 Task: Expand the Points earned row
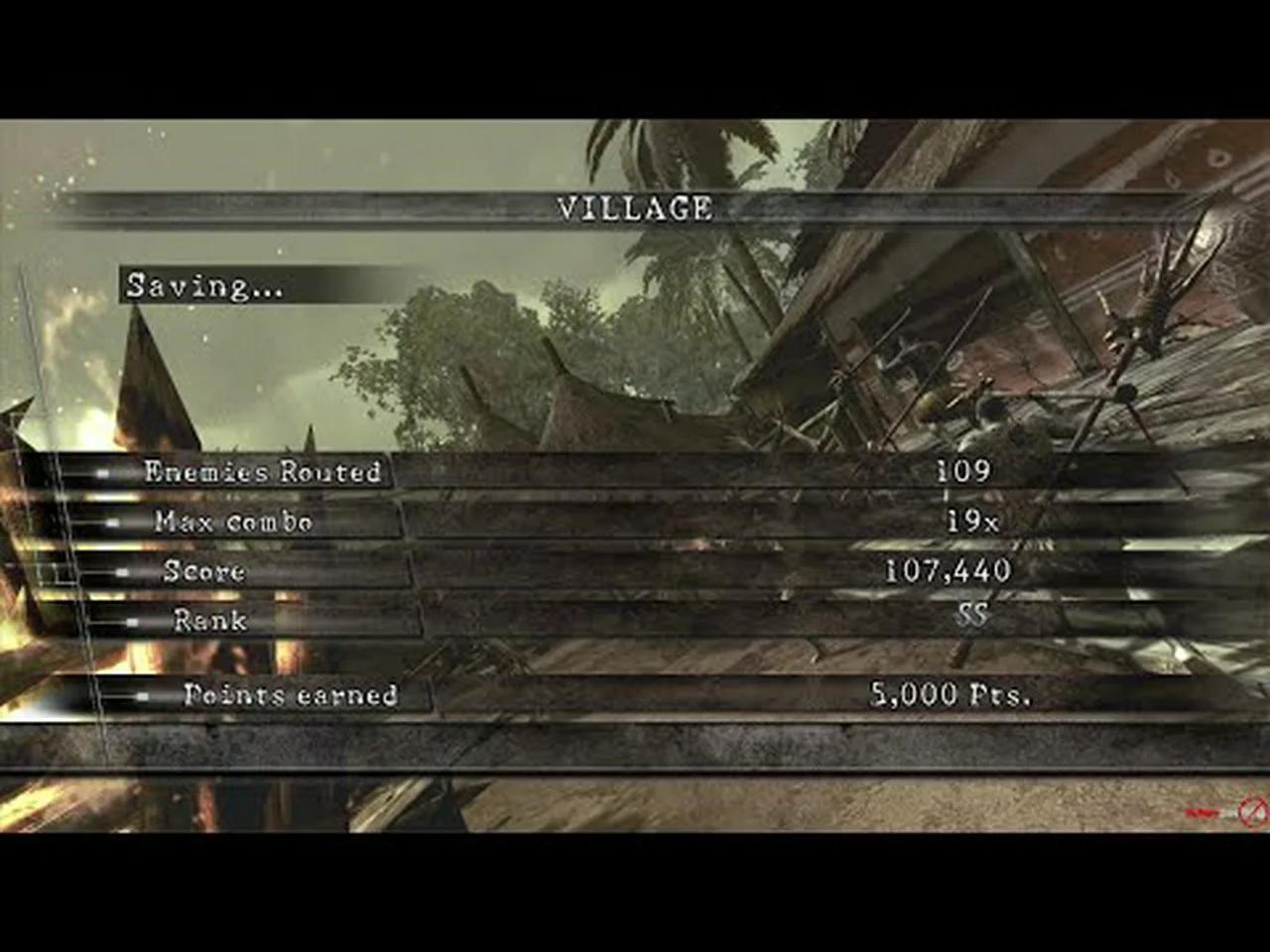291,696
